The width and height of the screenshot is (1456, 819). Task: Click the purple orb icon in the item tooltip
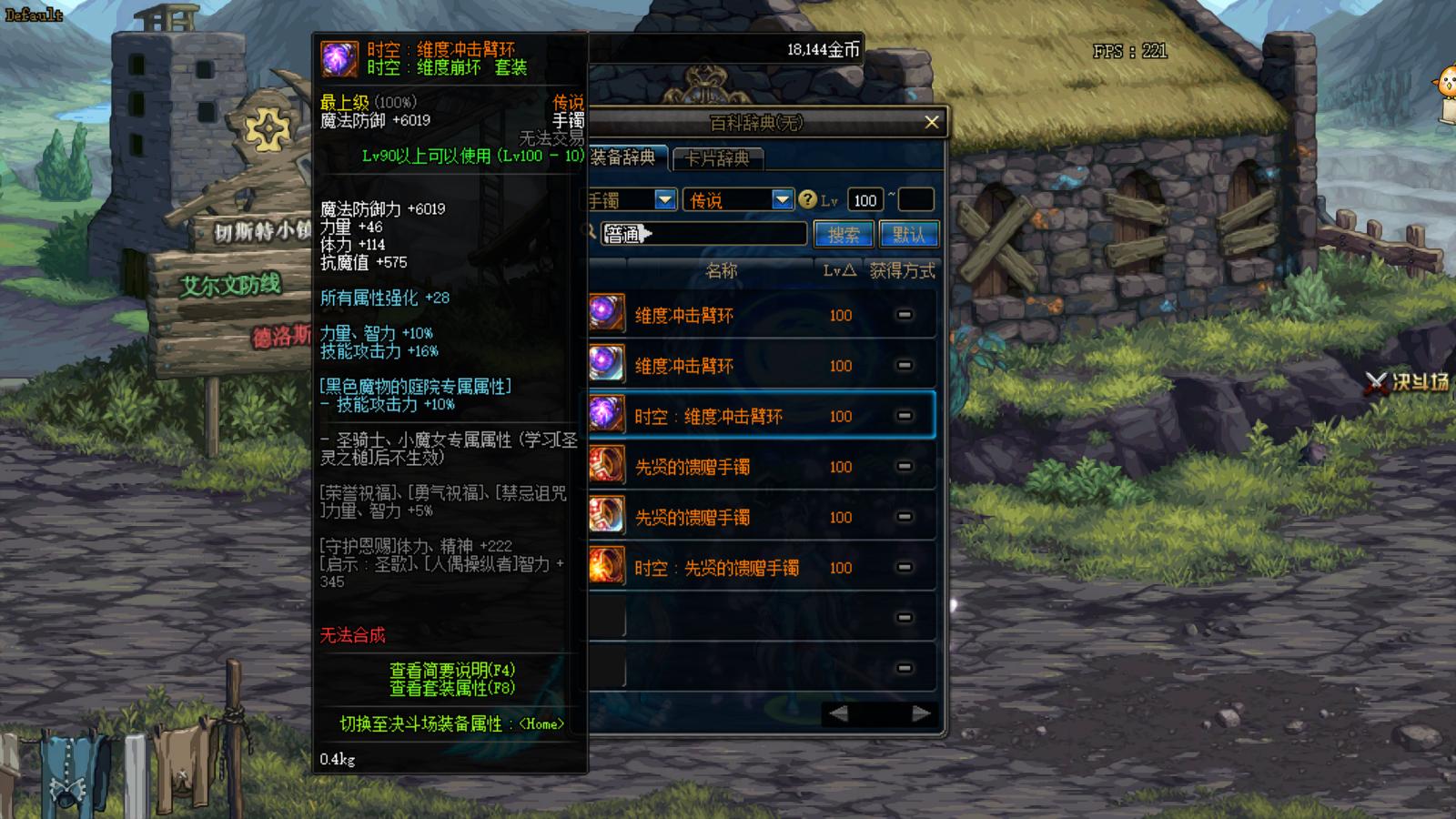[339, 56]
